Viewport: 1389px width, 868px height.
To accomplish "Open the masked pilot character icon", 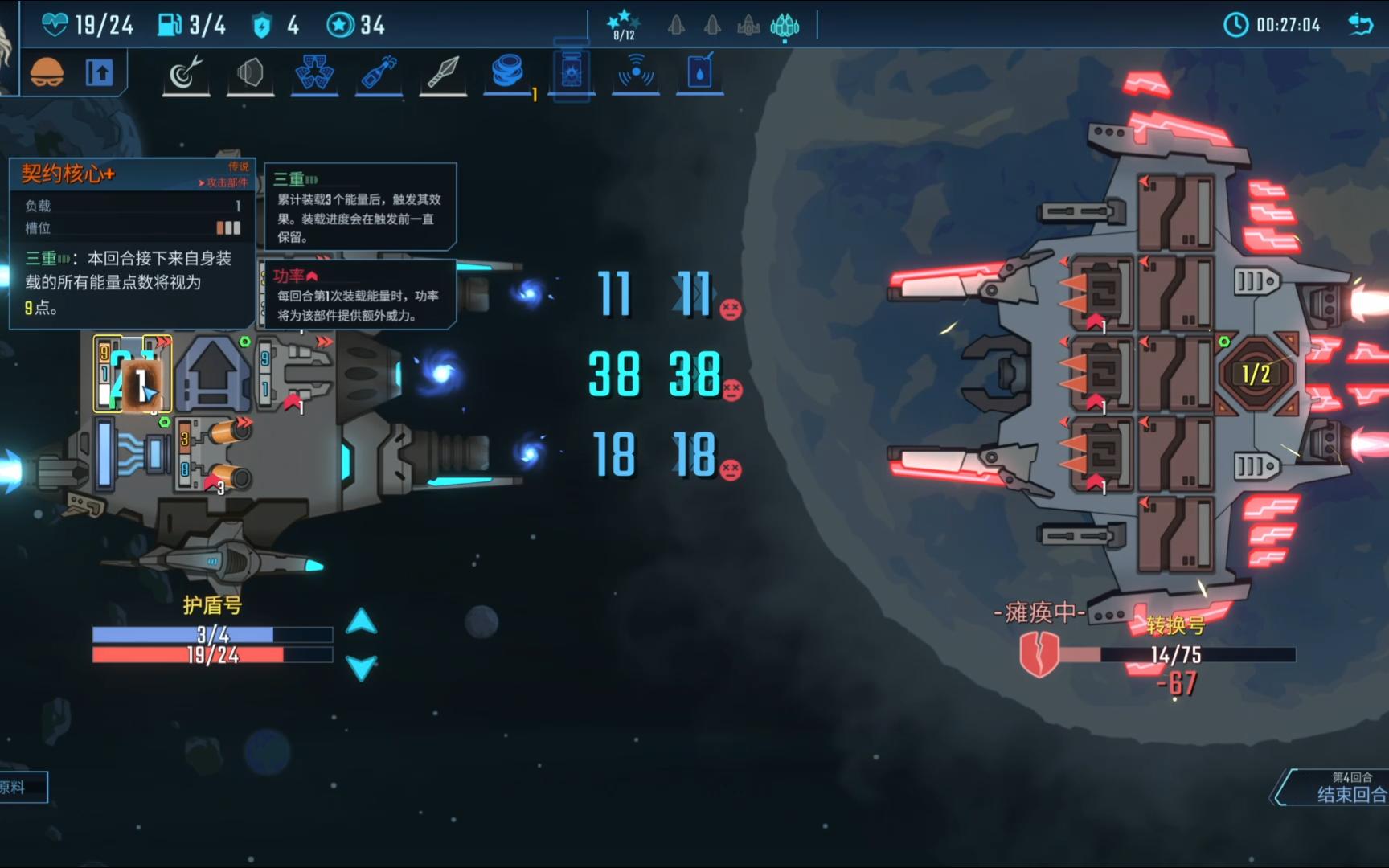I will [x=47, y=73].
